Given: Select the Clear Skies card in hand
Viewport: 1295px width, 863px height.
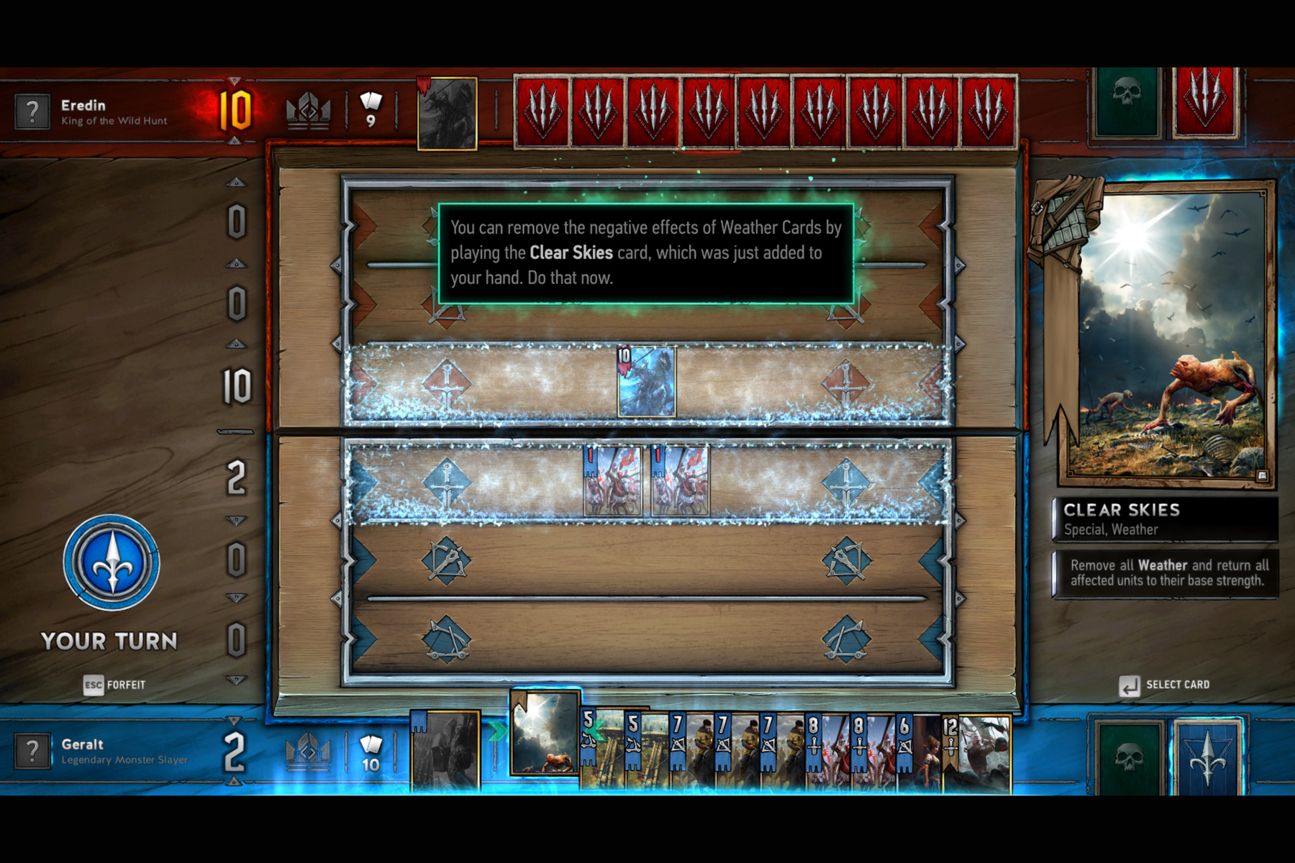Looking at the screenshot, I should [x=545, y=733].
